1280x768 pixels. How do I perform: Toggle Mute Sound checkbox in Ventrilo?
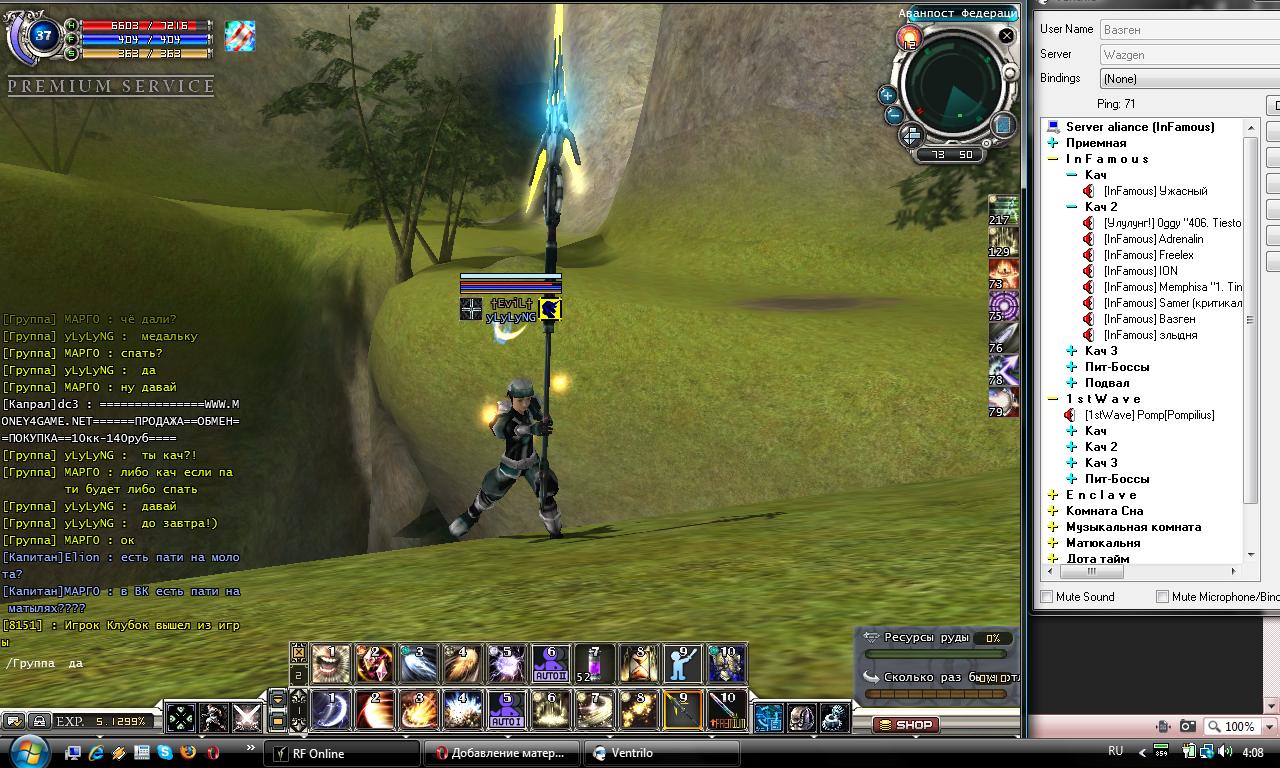point(1047,597)
